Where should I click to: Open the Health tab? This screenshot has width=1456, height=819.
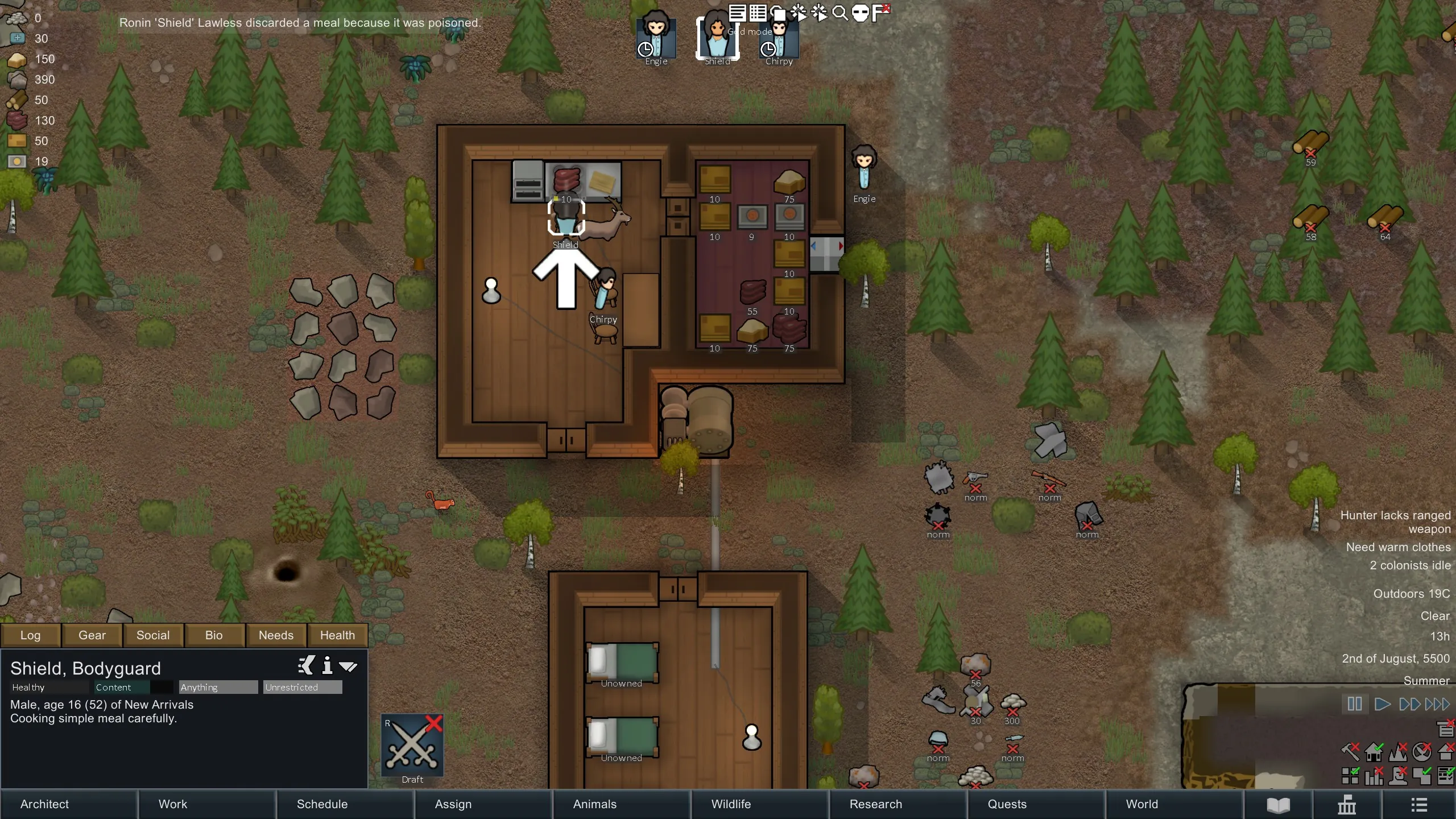click(337, 635)
